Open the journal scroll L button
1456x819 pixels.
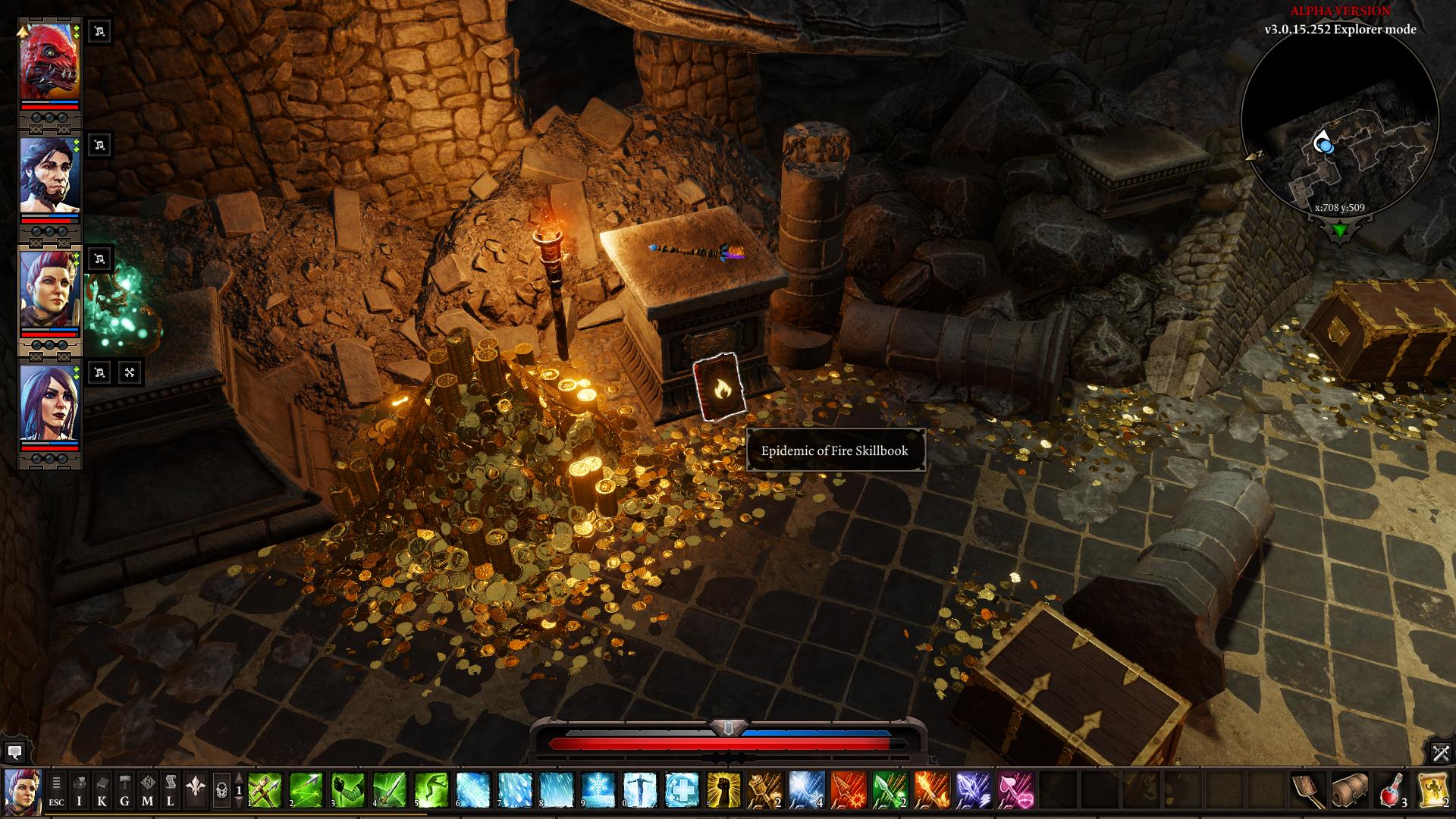(171, 789)
